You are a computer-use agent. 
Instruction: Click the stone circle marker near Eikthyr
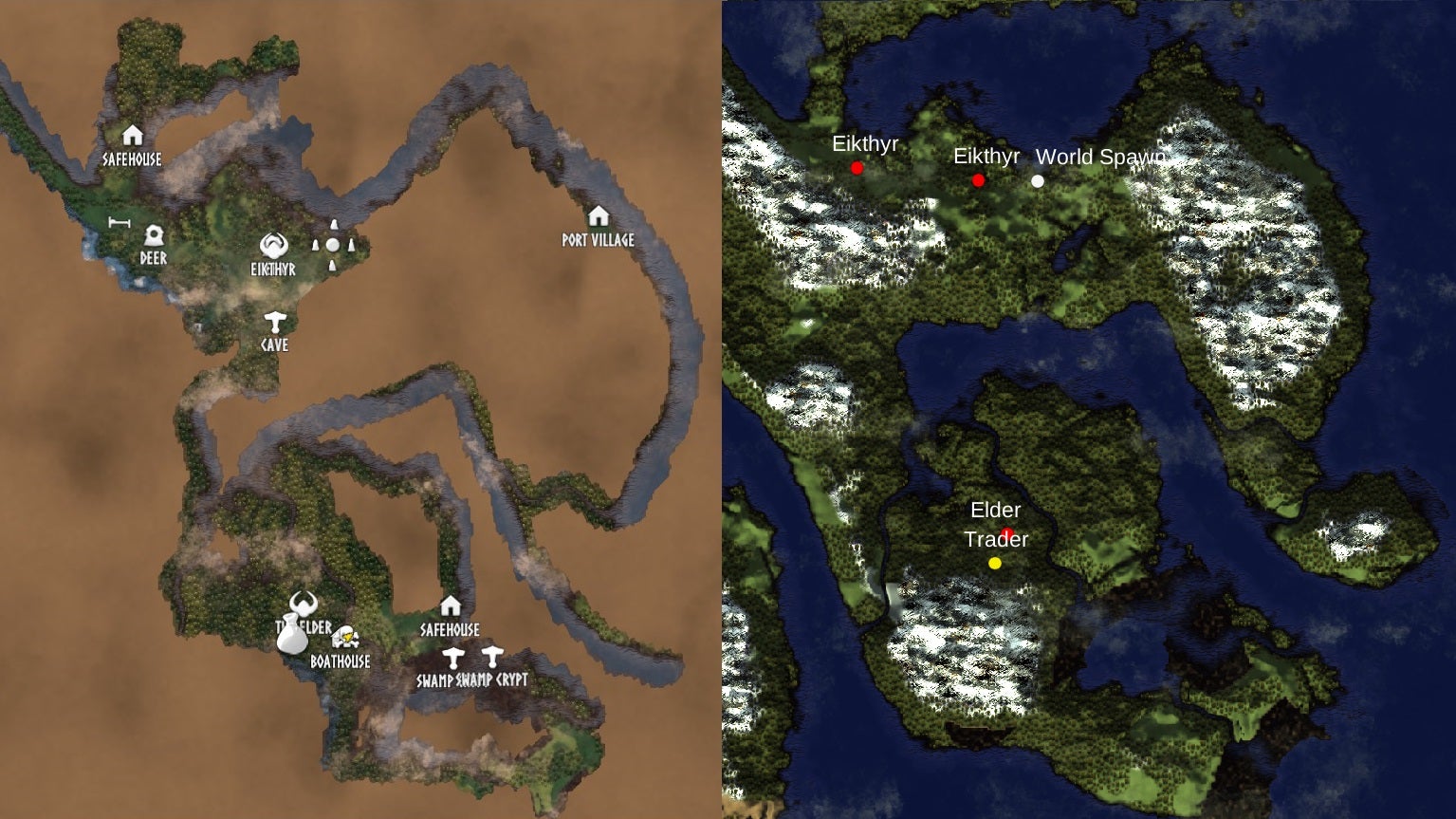[333, 245]
